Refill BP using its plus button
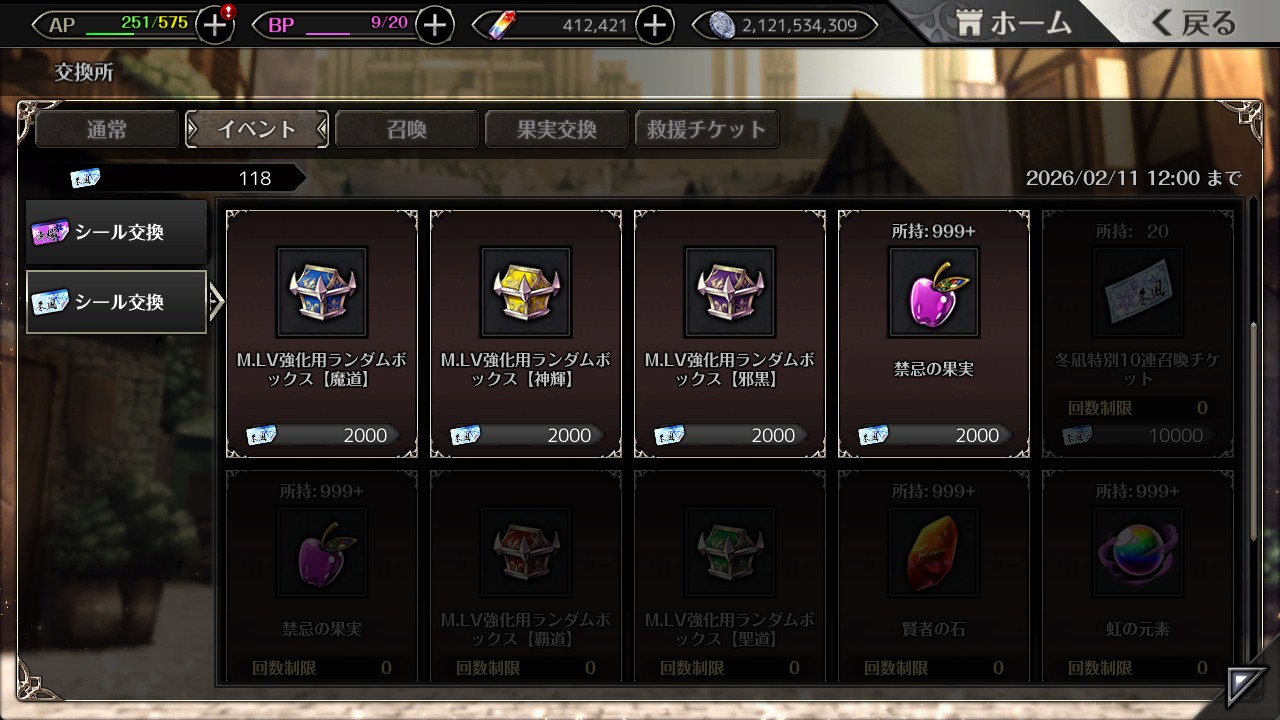The width and height of the screenshot is (1280, 720). point(434,26)
